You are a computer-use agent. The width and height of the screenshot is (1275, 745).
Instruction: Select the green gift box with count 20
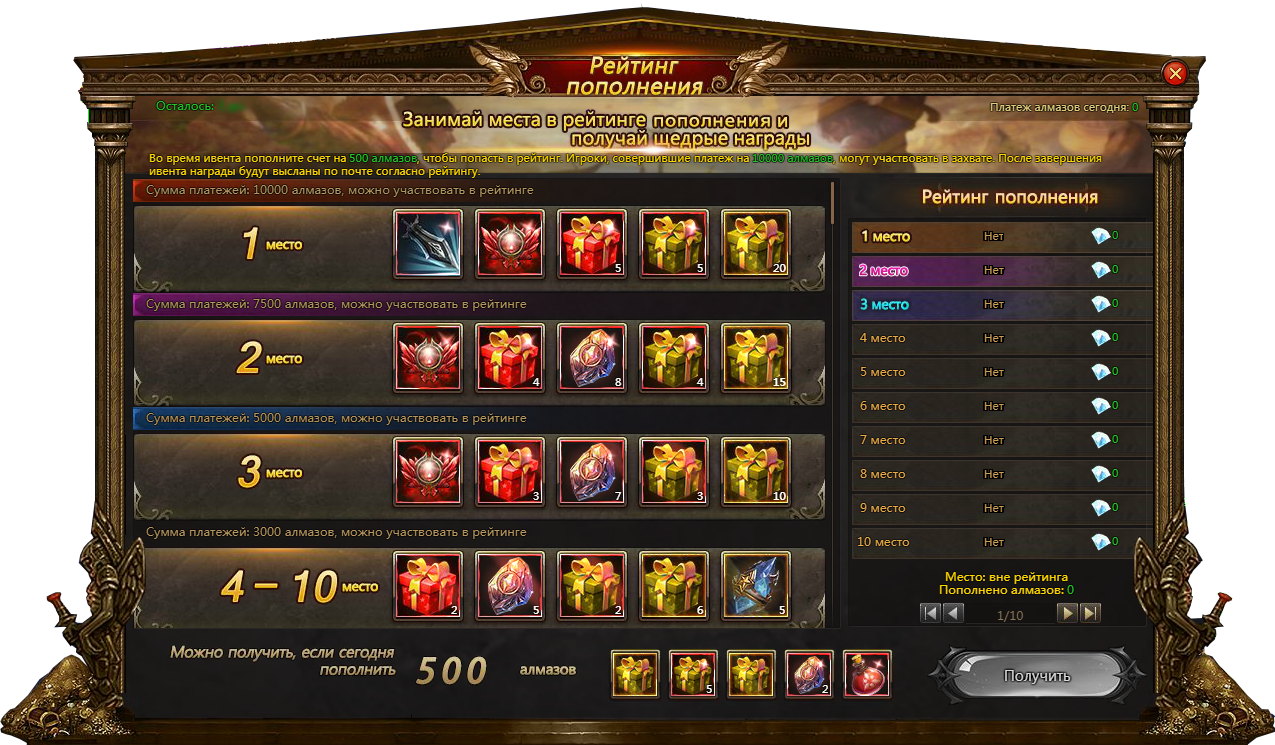[755, 243]
